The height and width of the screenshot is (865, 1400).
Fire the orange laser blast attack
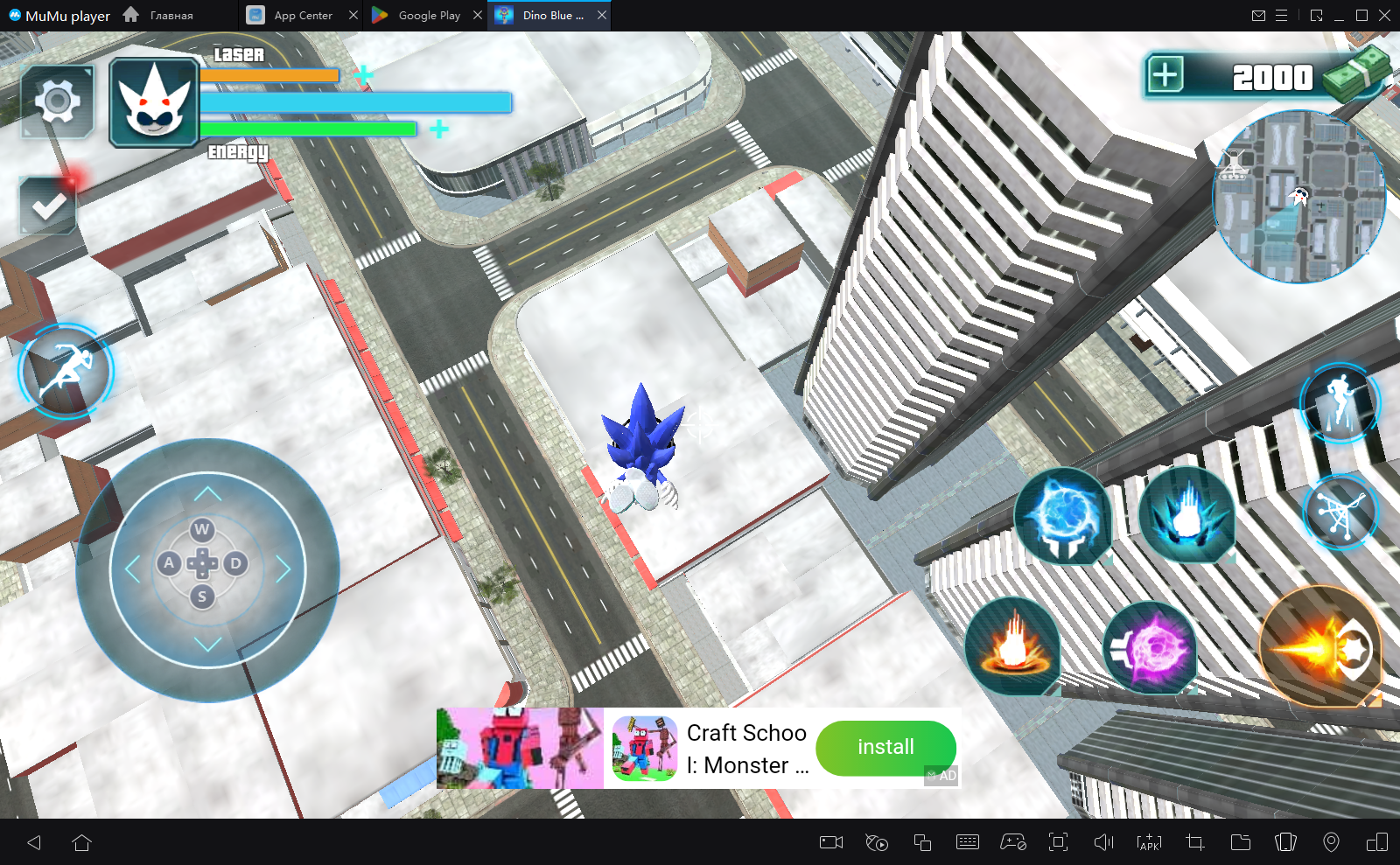click(1321, 648)
